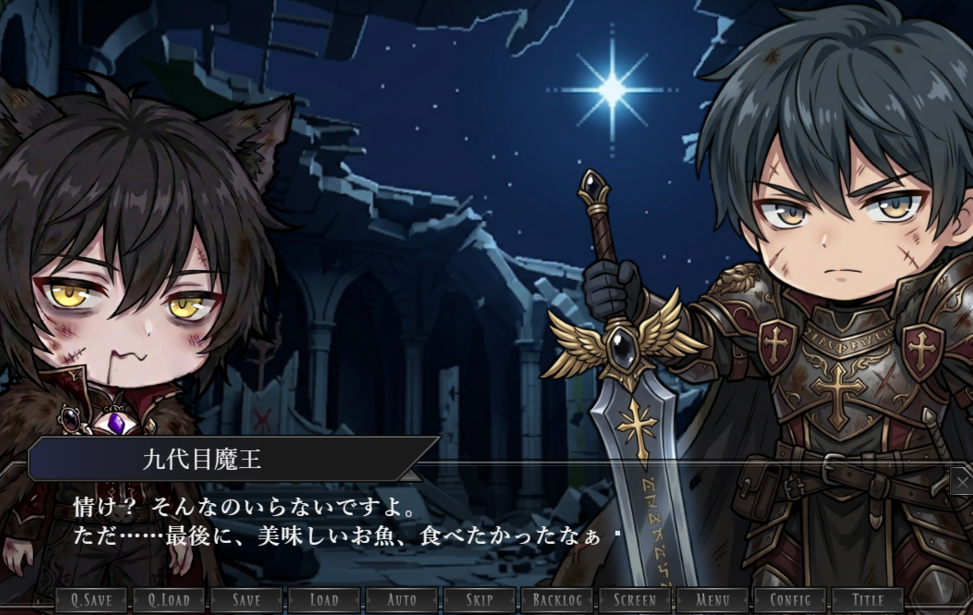973x615 pixels.
Task: Activate Skip mode
Action: 479,601
